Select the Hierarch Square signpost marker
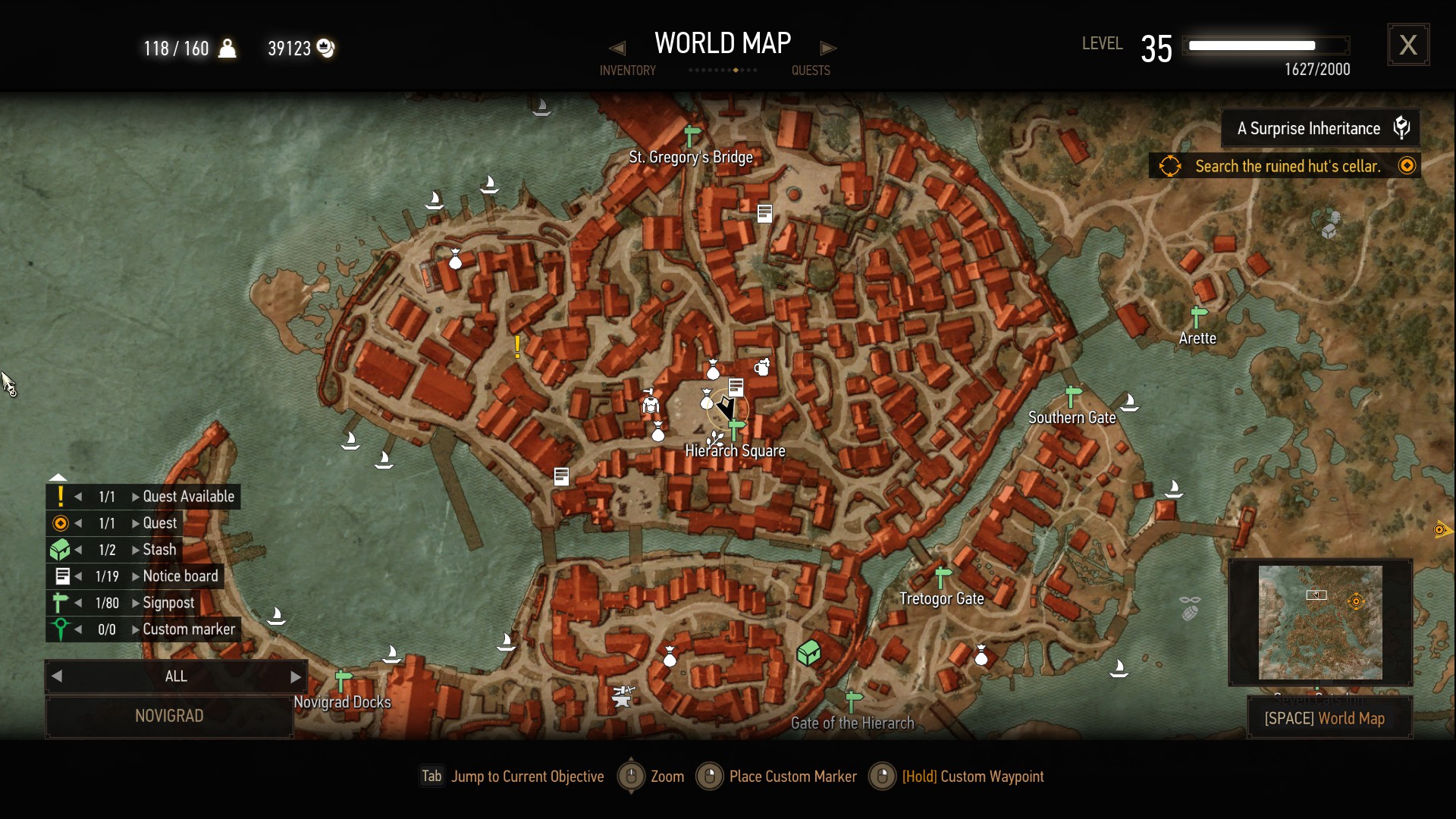Screen dimensions: 1456x819 [736, 430]
